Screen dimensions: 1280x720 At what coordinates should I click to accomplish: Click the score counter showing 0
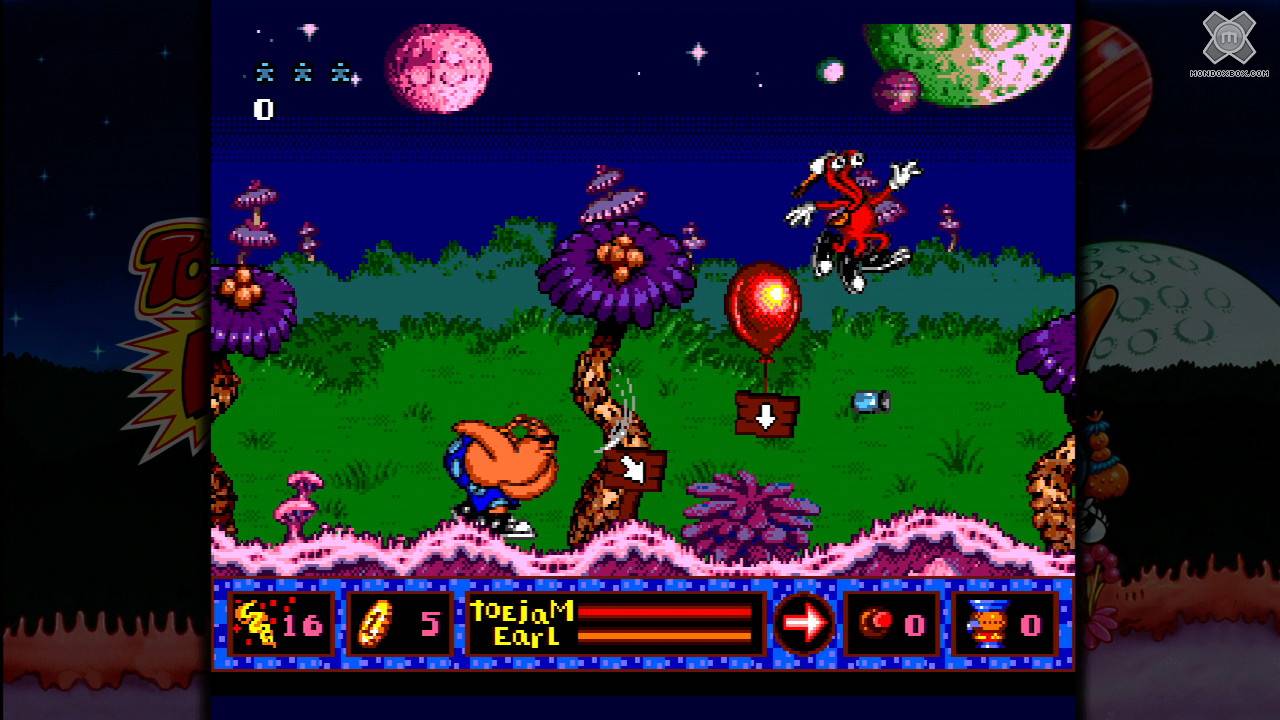click(264, 110)
